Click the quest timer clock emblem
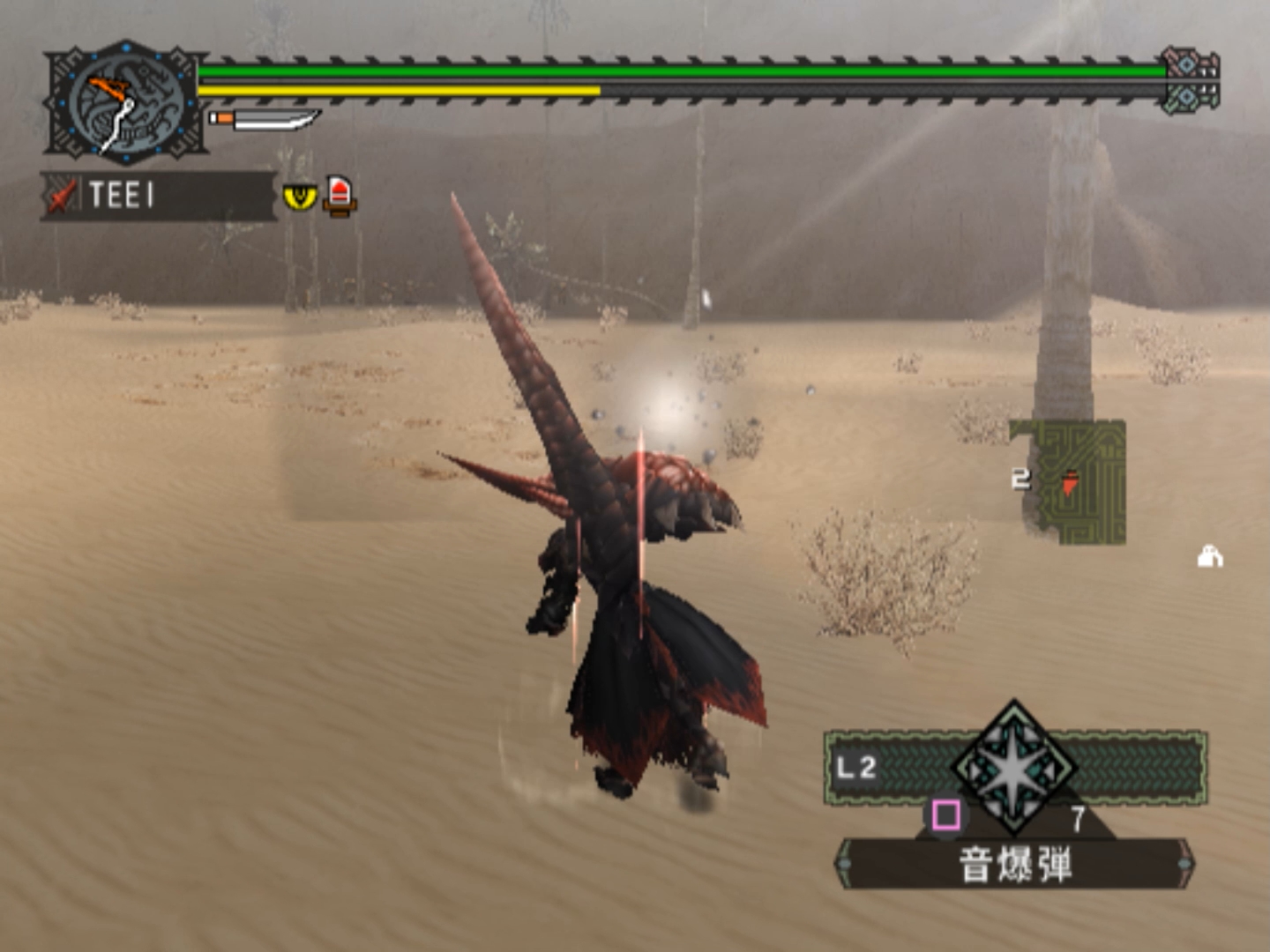This screenshot has width=1270, height=952. pos(125,102)
